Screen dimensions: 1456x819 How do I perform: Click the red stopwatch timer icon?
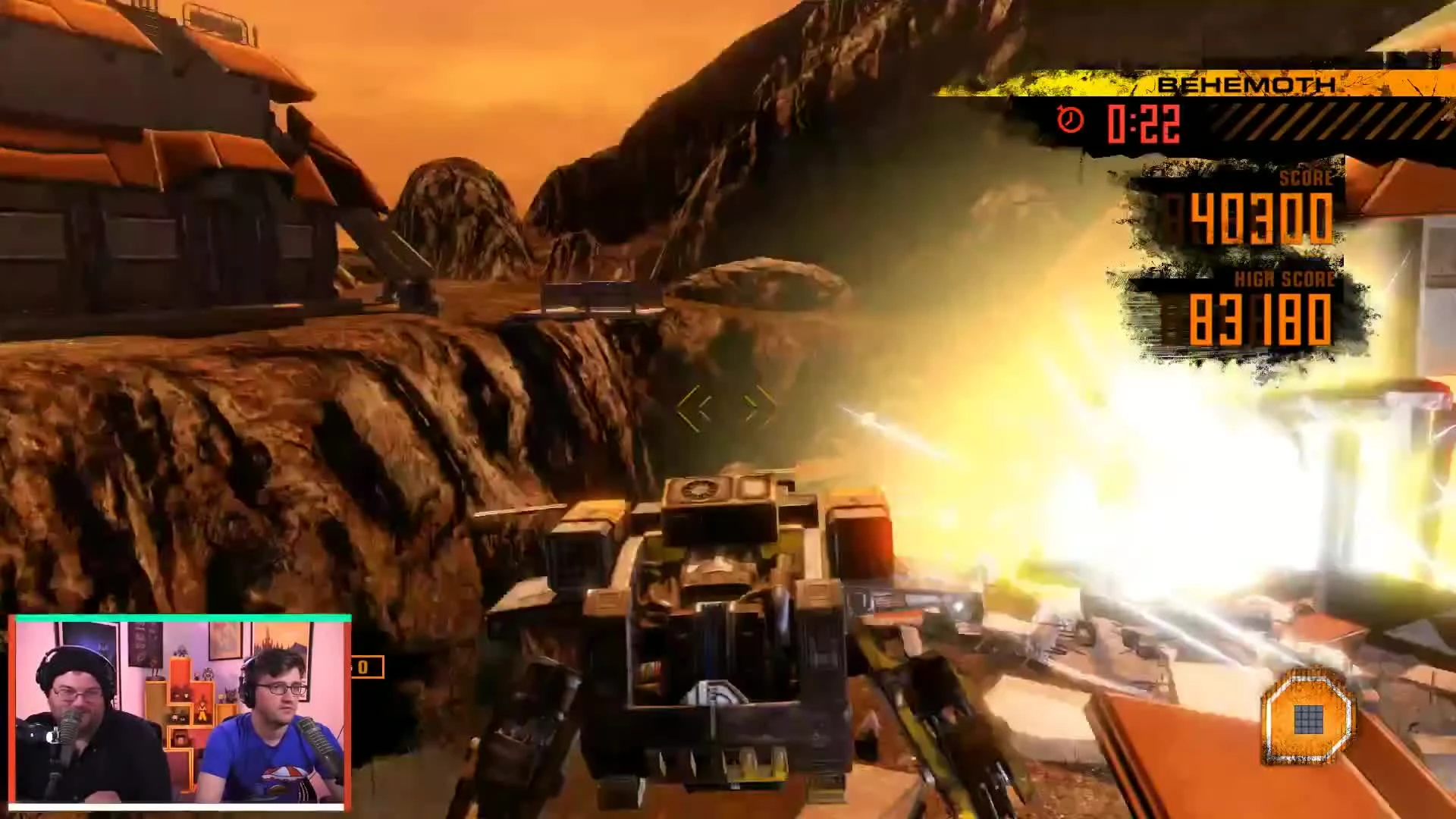pos(1068,119)
